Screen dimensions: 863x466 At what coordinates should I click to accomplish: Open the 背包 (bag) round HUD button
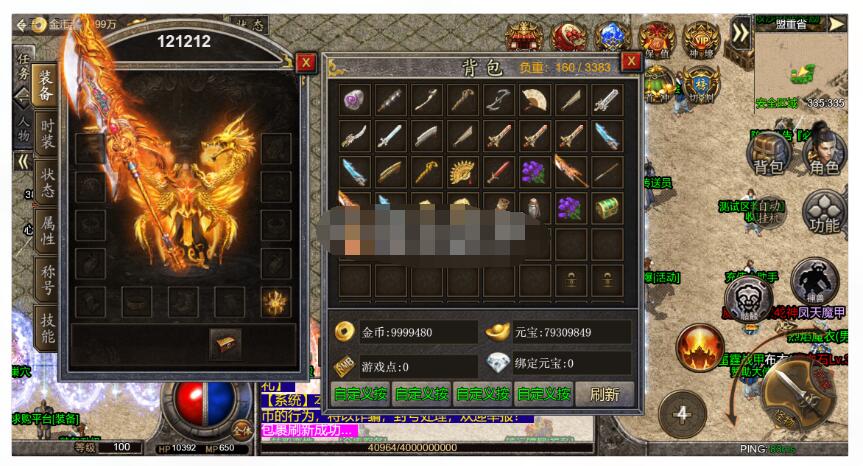[768, 155]
